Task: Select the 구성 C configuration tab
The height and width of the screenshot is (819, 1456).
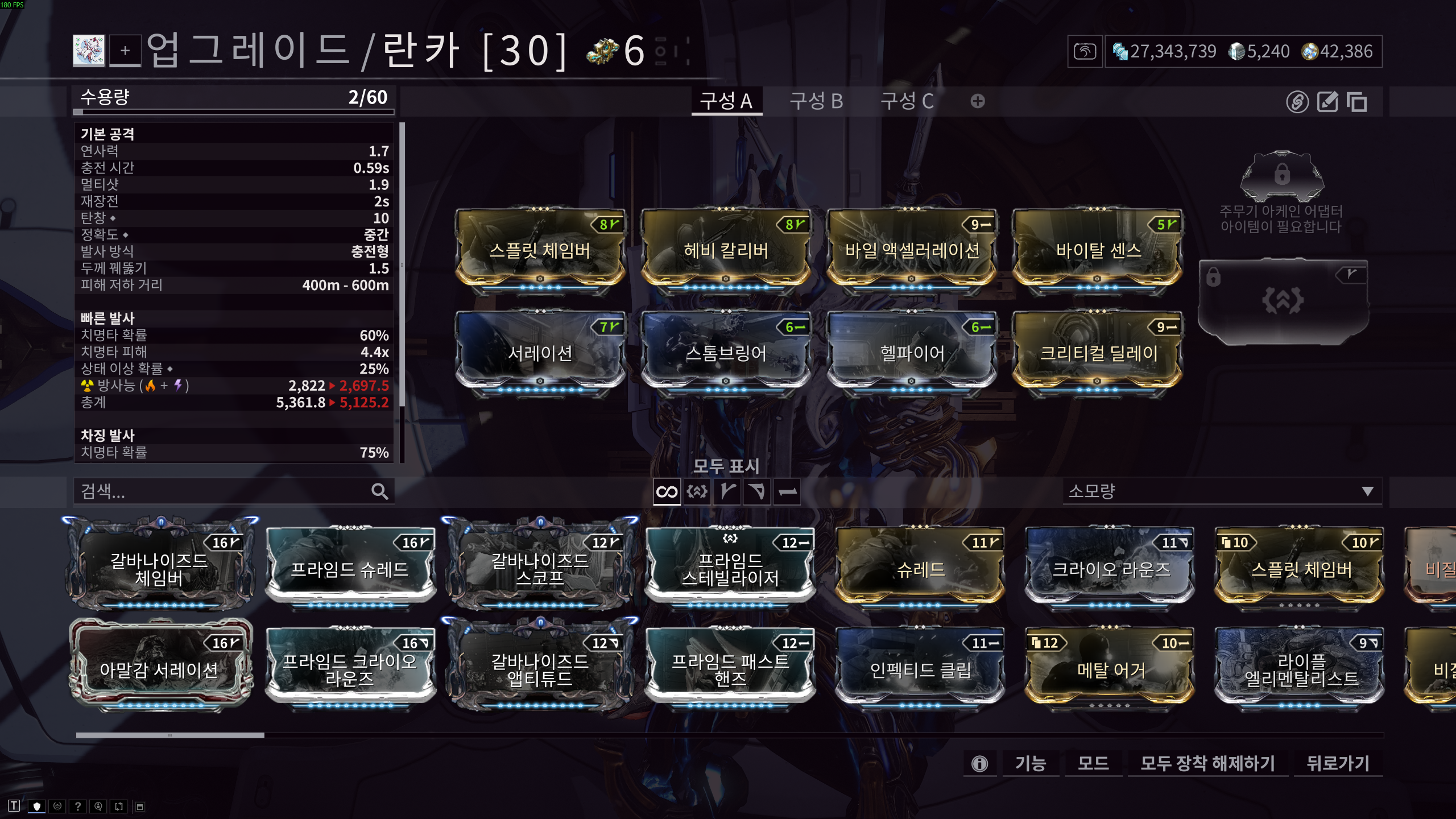Action: [907, 101]
